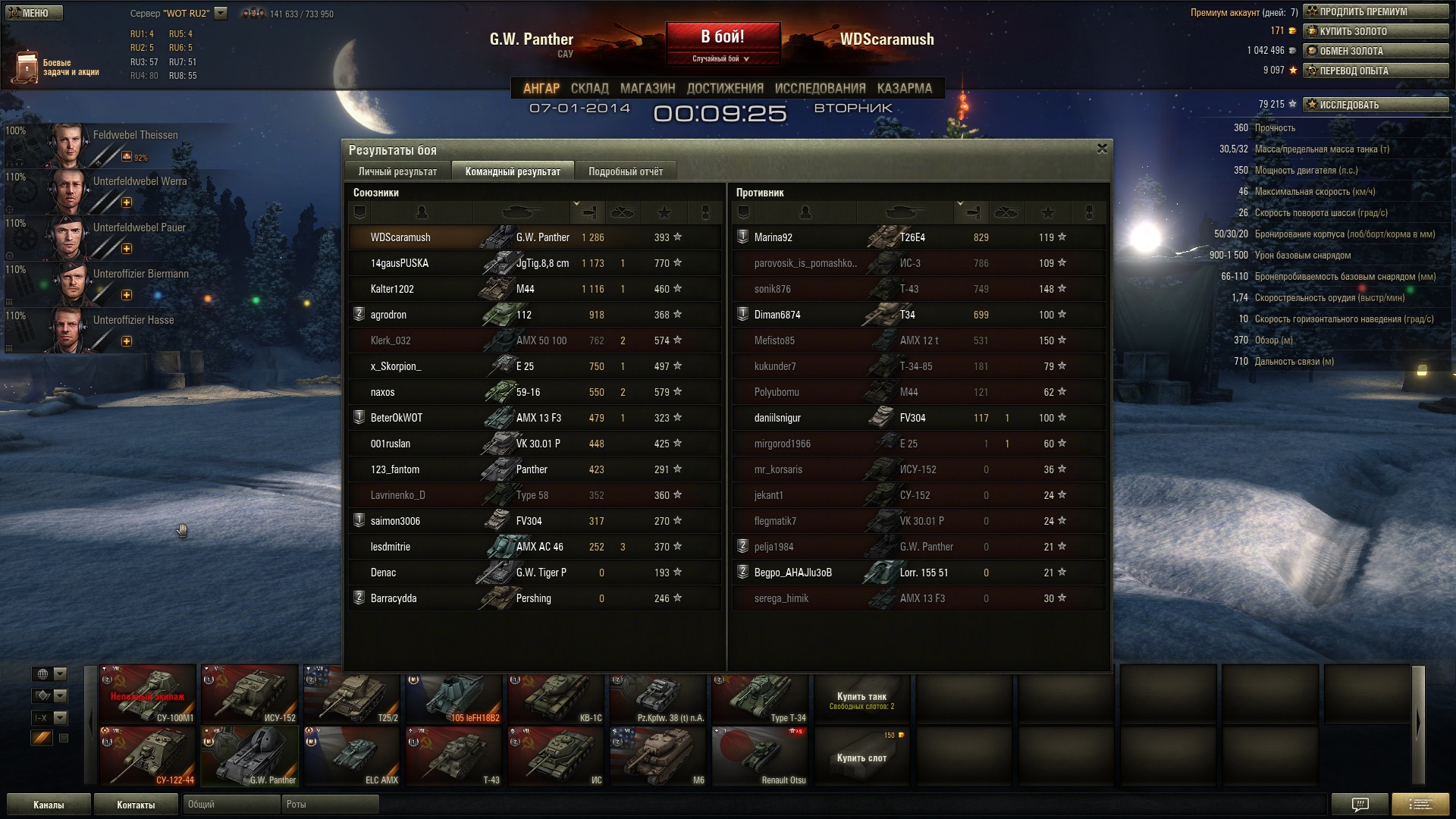Buy gold with КУПИТЬ ЗОЛОТО

[1375, 31]
